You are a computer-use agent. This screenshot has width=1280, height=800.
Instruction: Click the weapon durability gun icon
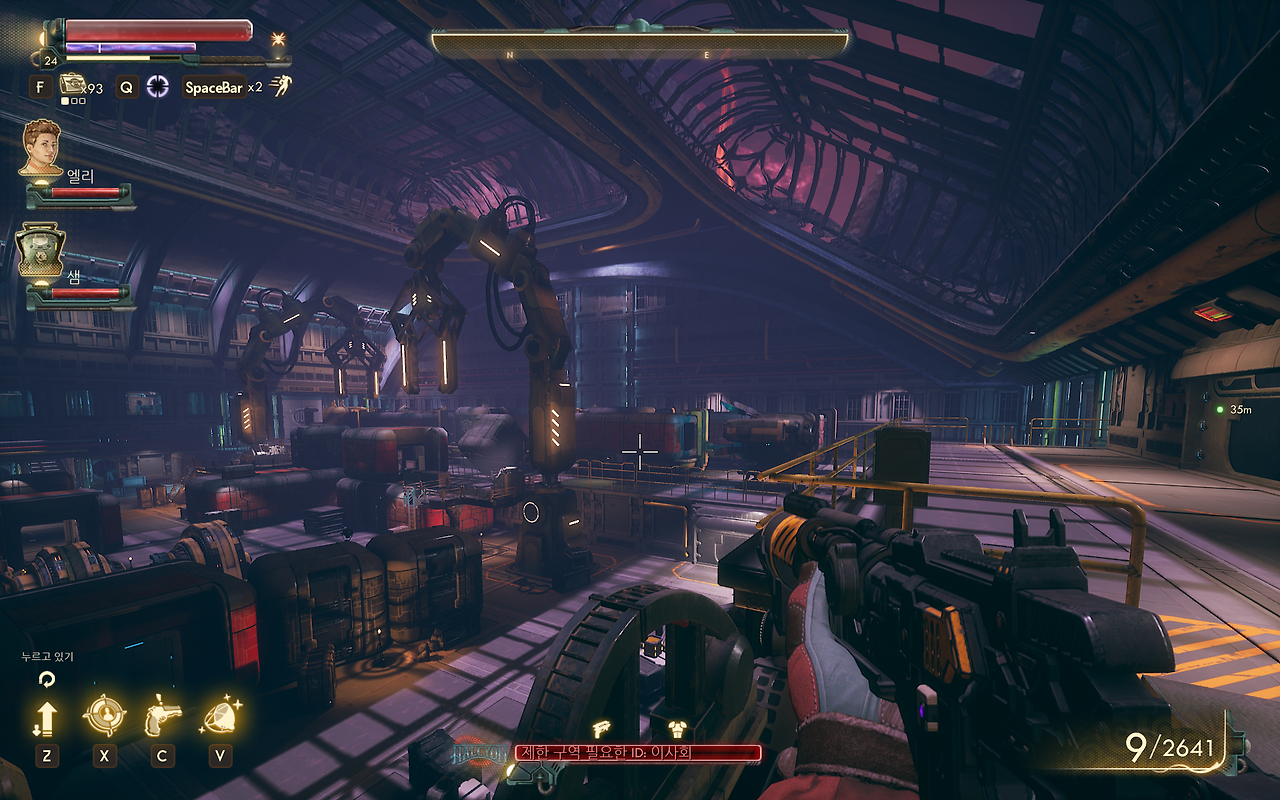click(602, 729)
